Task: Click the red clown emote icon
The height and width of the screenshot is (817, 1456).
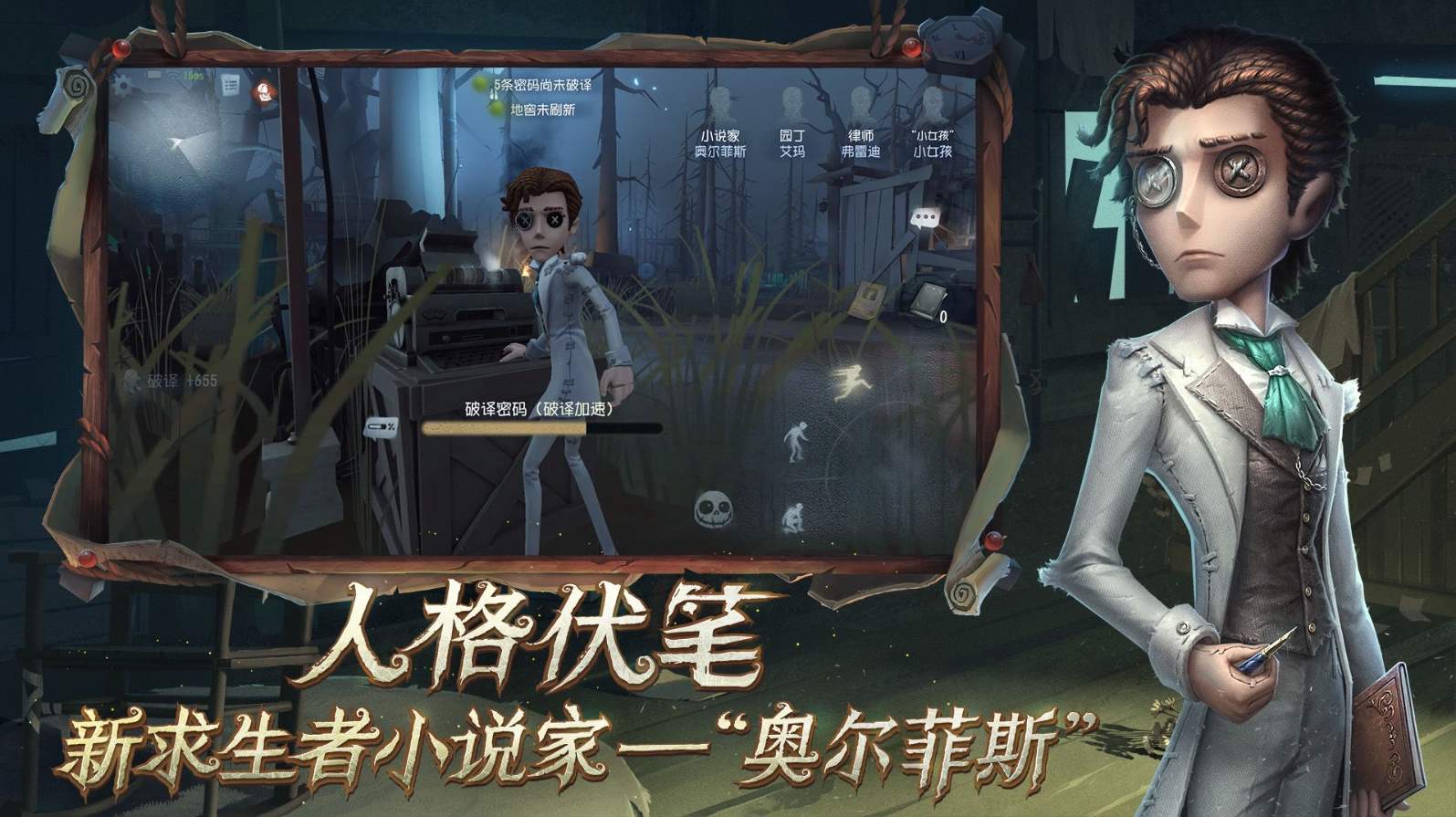Action: coord(262,92)
